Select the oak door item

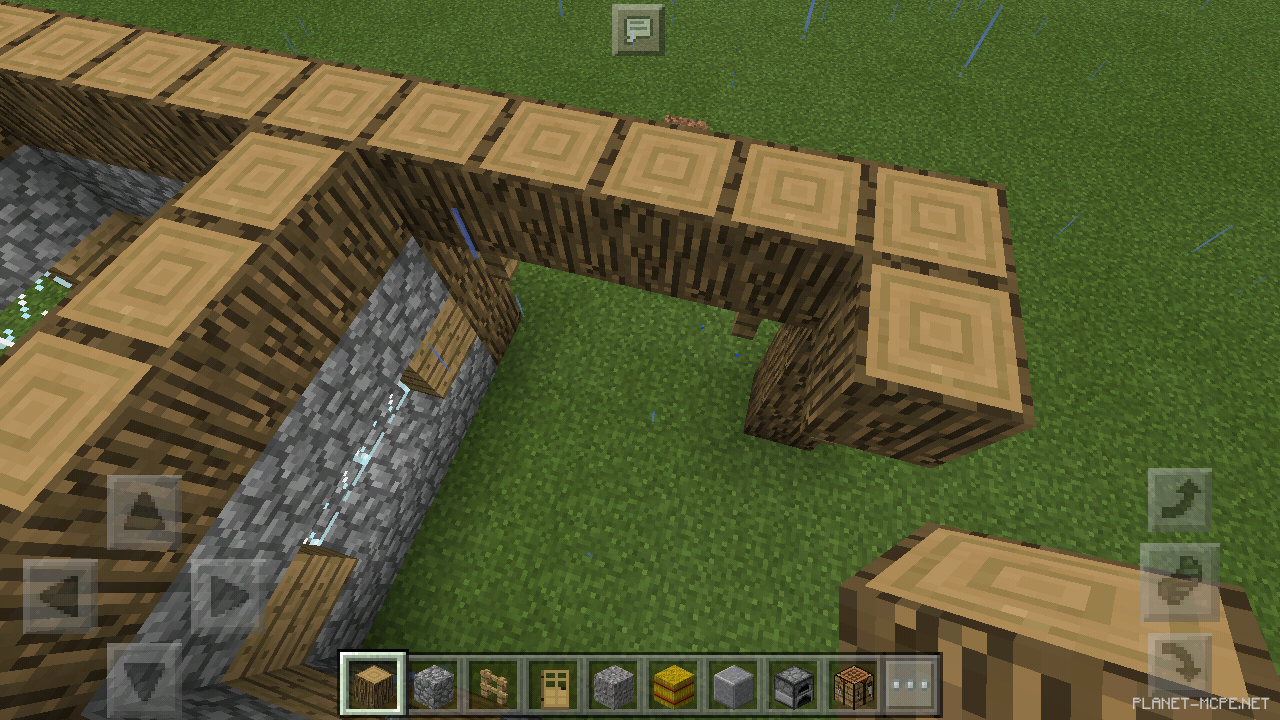click(552, 684)
